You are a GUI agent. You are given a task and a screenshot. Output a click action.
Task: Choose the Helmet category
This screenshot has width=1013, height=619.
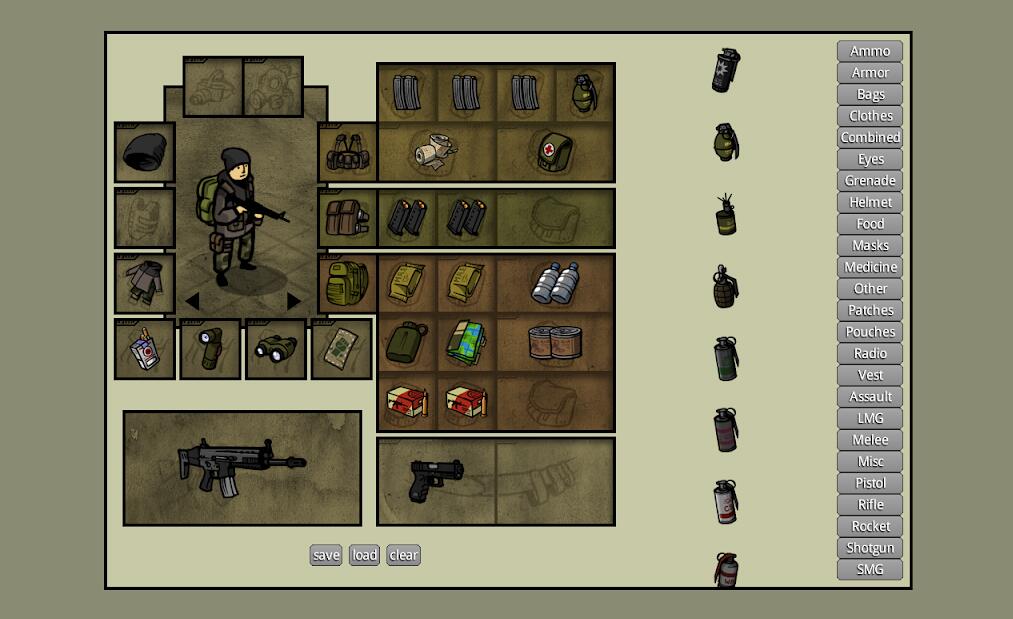[x=870, y=202]
